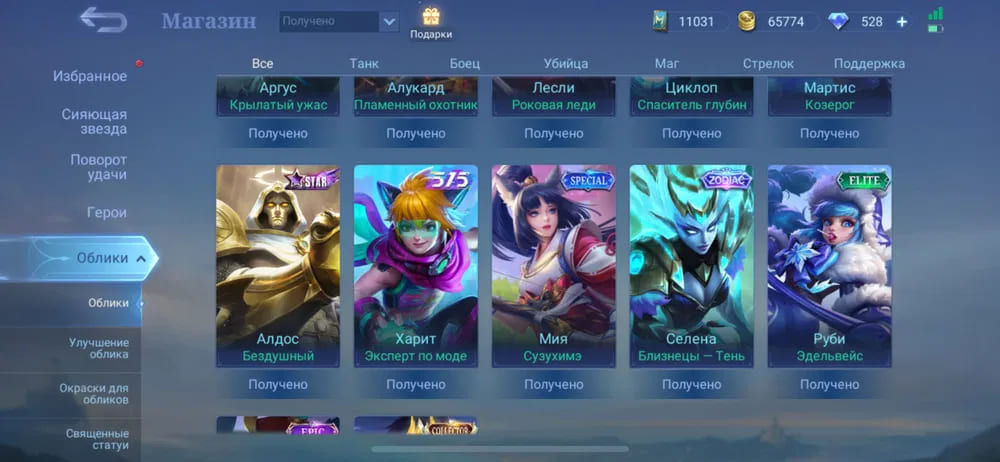Choose the Стрелок tab
This screenshot has height=462, width=1000.
click(x=768, y=63)
